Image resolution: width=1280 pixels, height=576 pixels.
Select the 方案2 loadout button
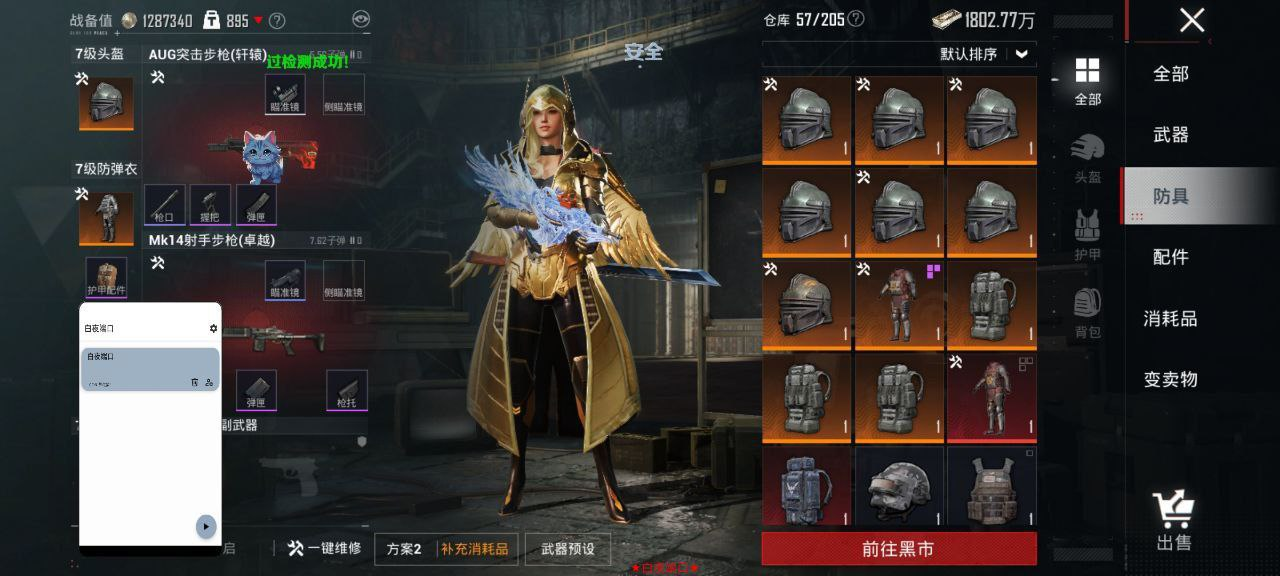point(404,549)
